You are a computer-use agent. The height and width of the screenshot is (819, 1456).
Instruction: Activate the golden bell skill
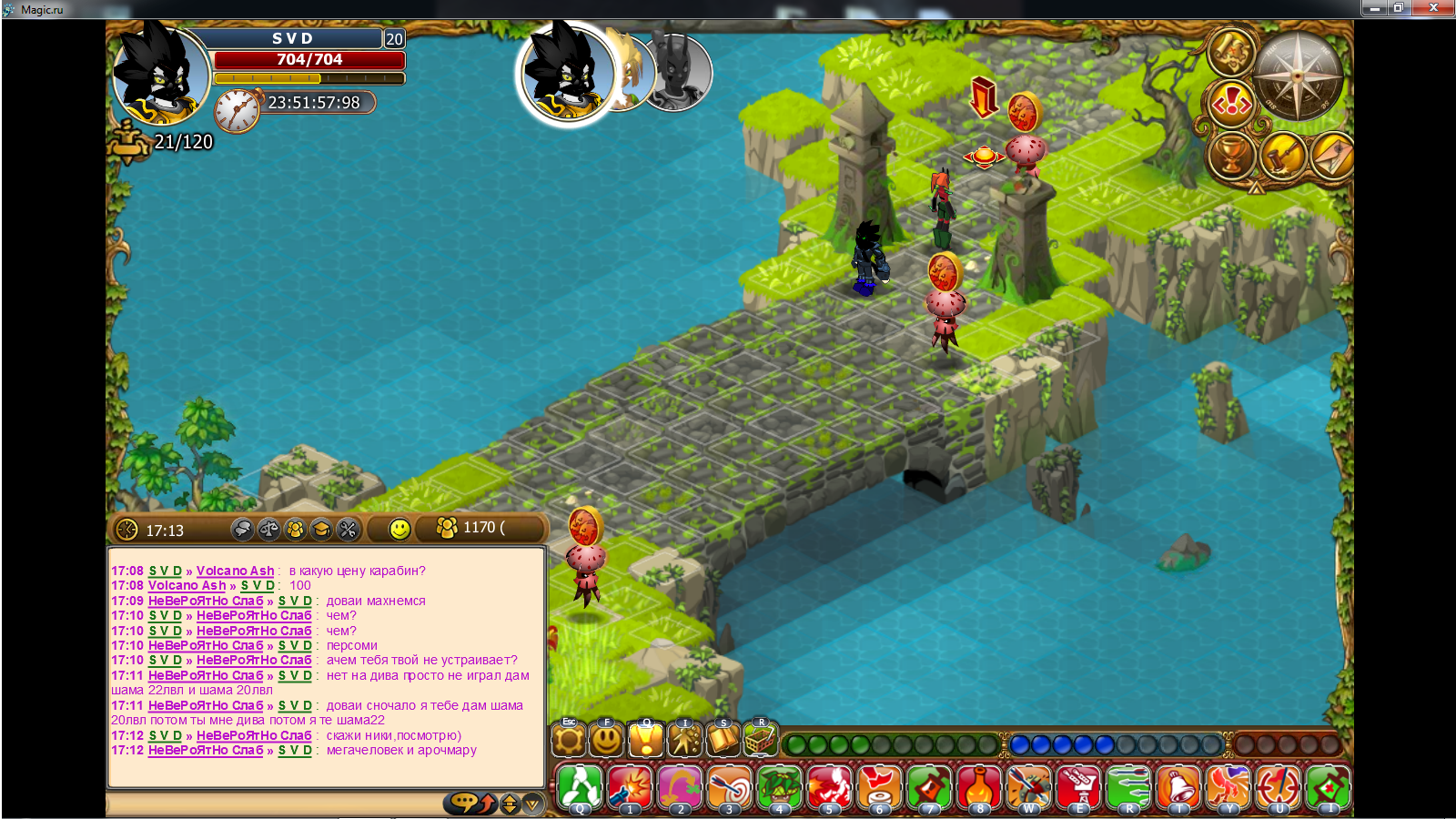click(1178, 787)
